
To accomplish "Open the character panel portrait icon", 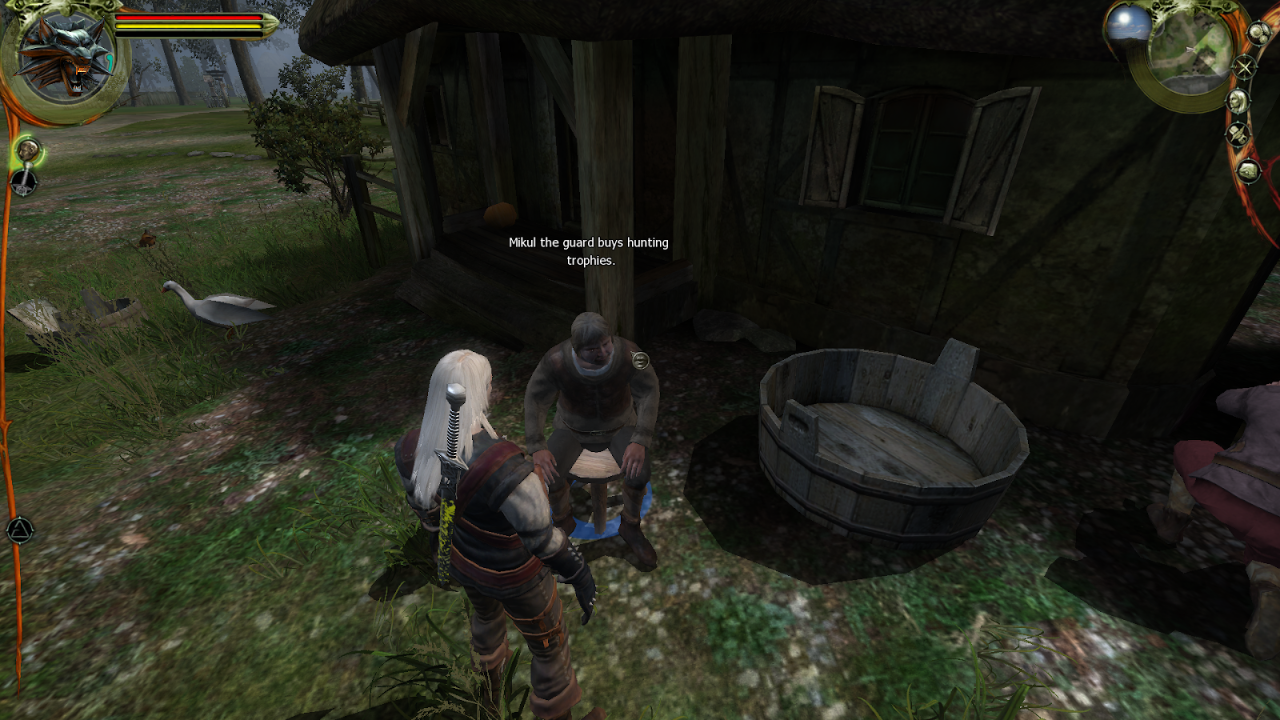I will point(1239,100).
